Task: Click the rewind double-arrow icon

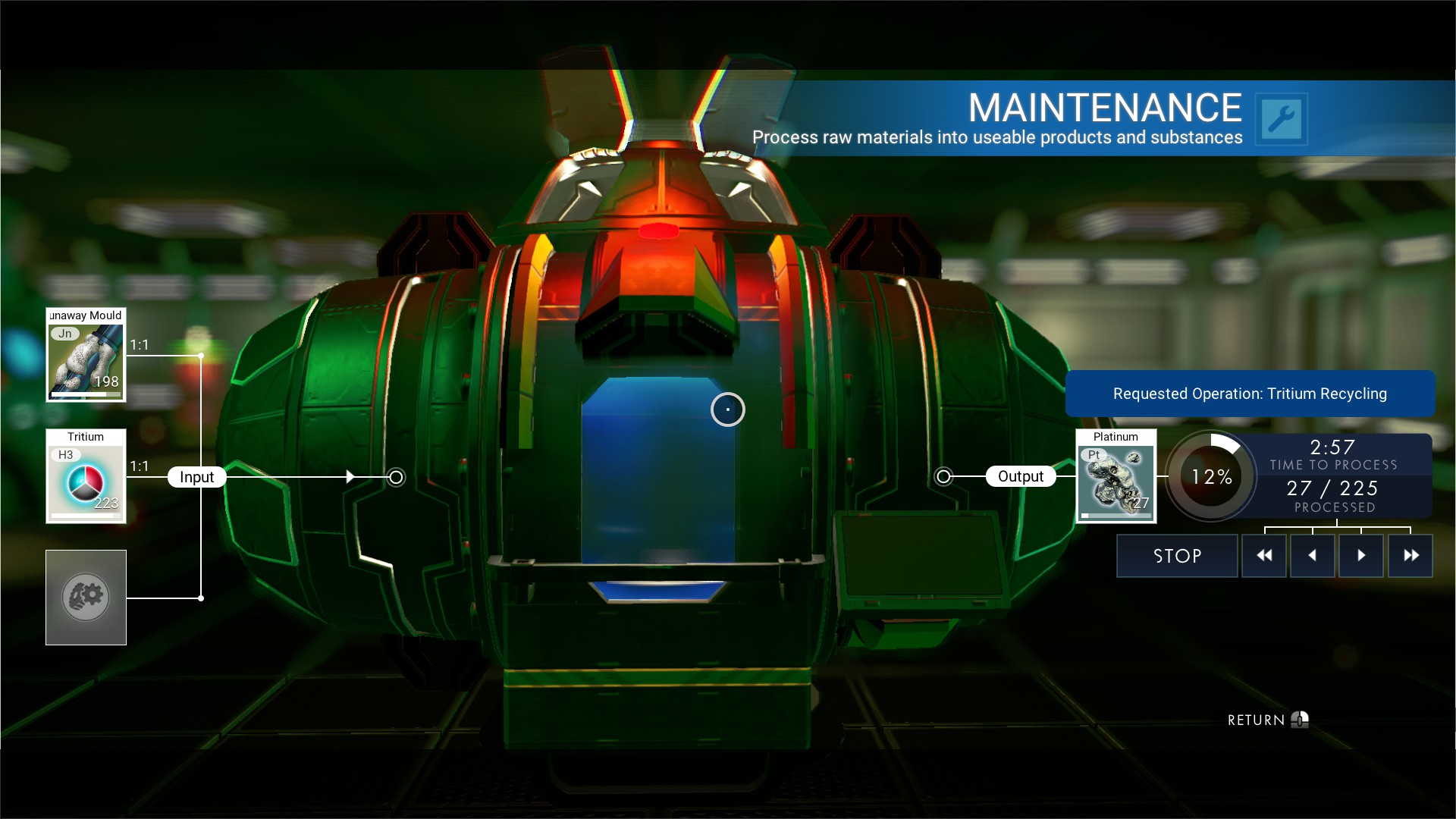Action: click(1264, 555)
